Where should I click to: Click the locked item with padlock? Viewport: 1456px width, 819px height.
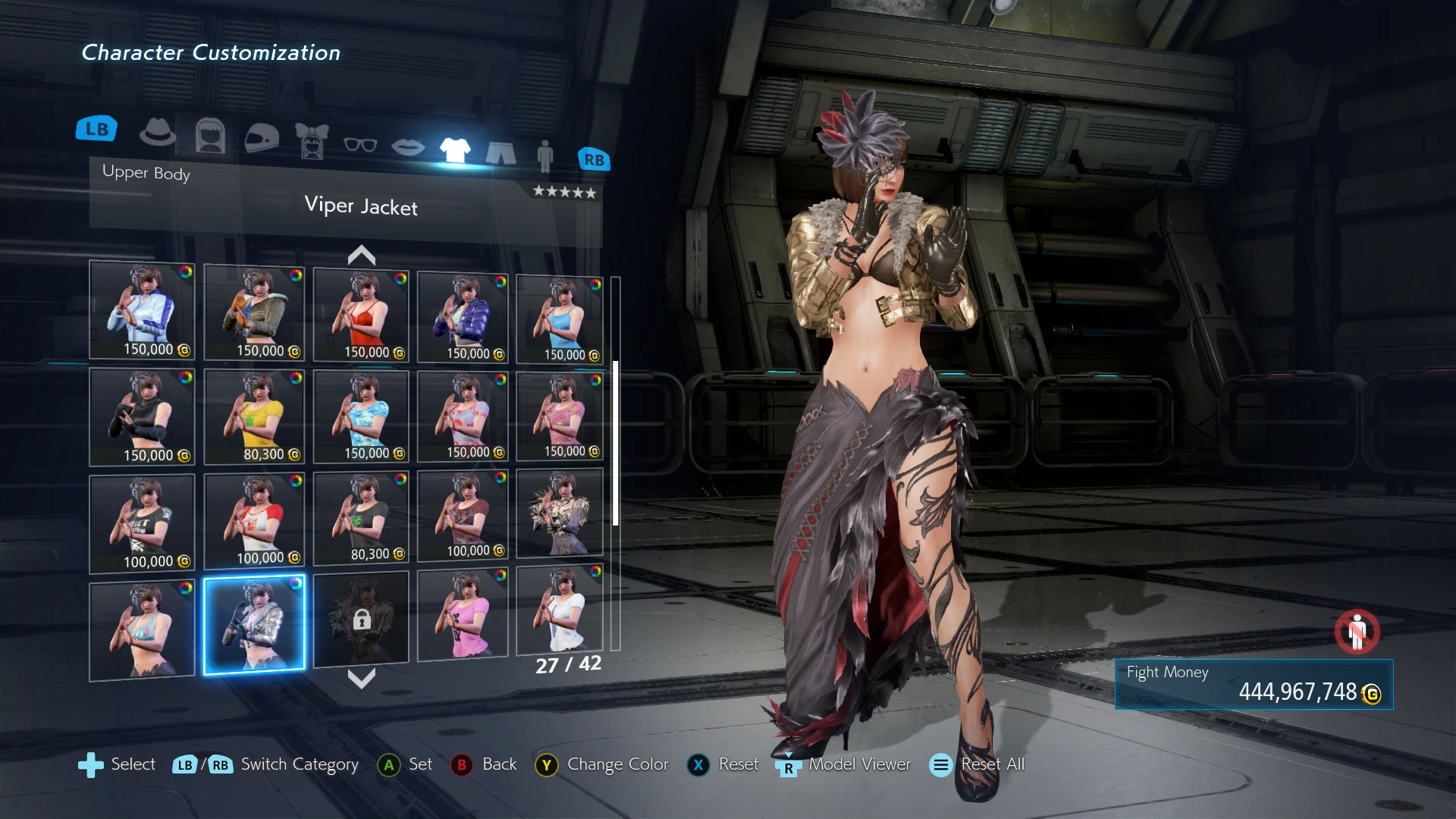[361, 619]
